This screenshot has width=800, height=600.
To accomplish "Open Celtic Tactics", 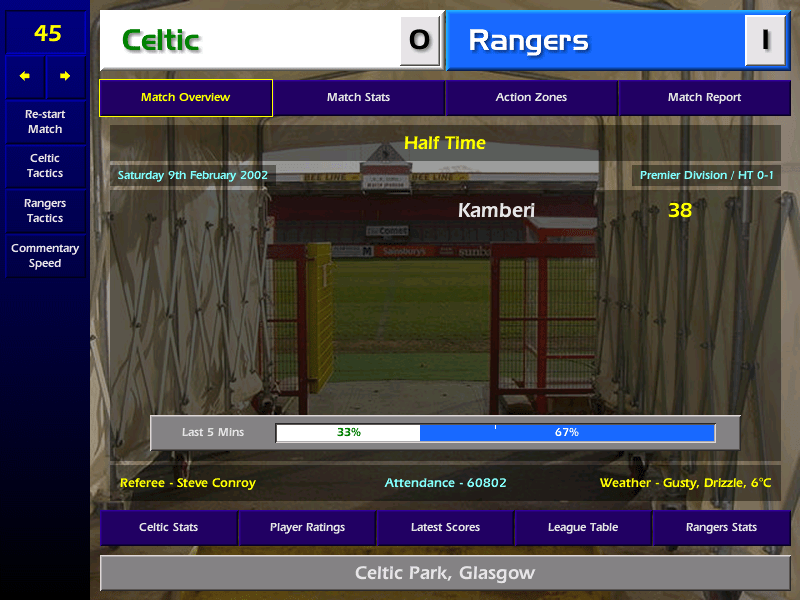I will (x=45, y=166).
